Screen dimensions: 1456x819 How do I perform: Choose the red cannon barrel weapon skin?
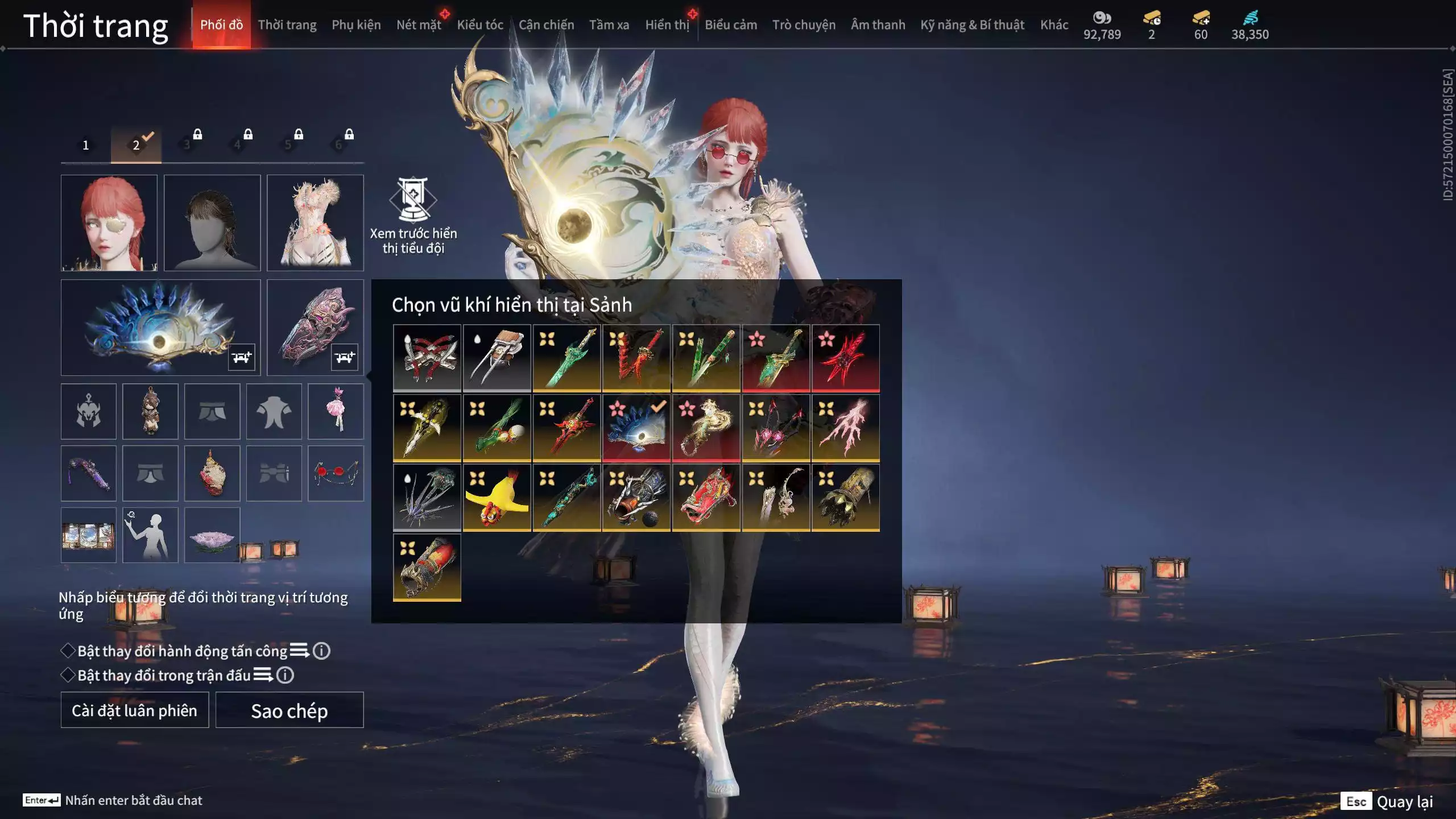[427, 567]
